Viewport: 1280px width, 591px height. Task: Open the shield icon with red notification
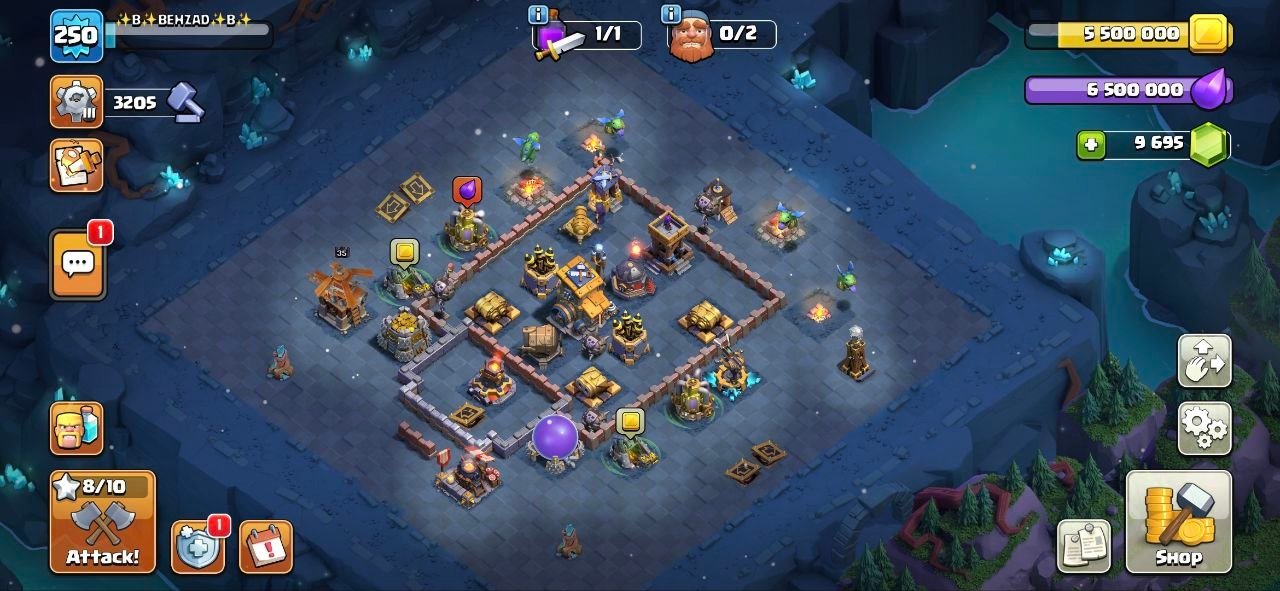(x=197, y=547)
